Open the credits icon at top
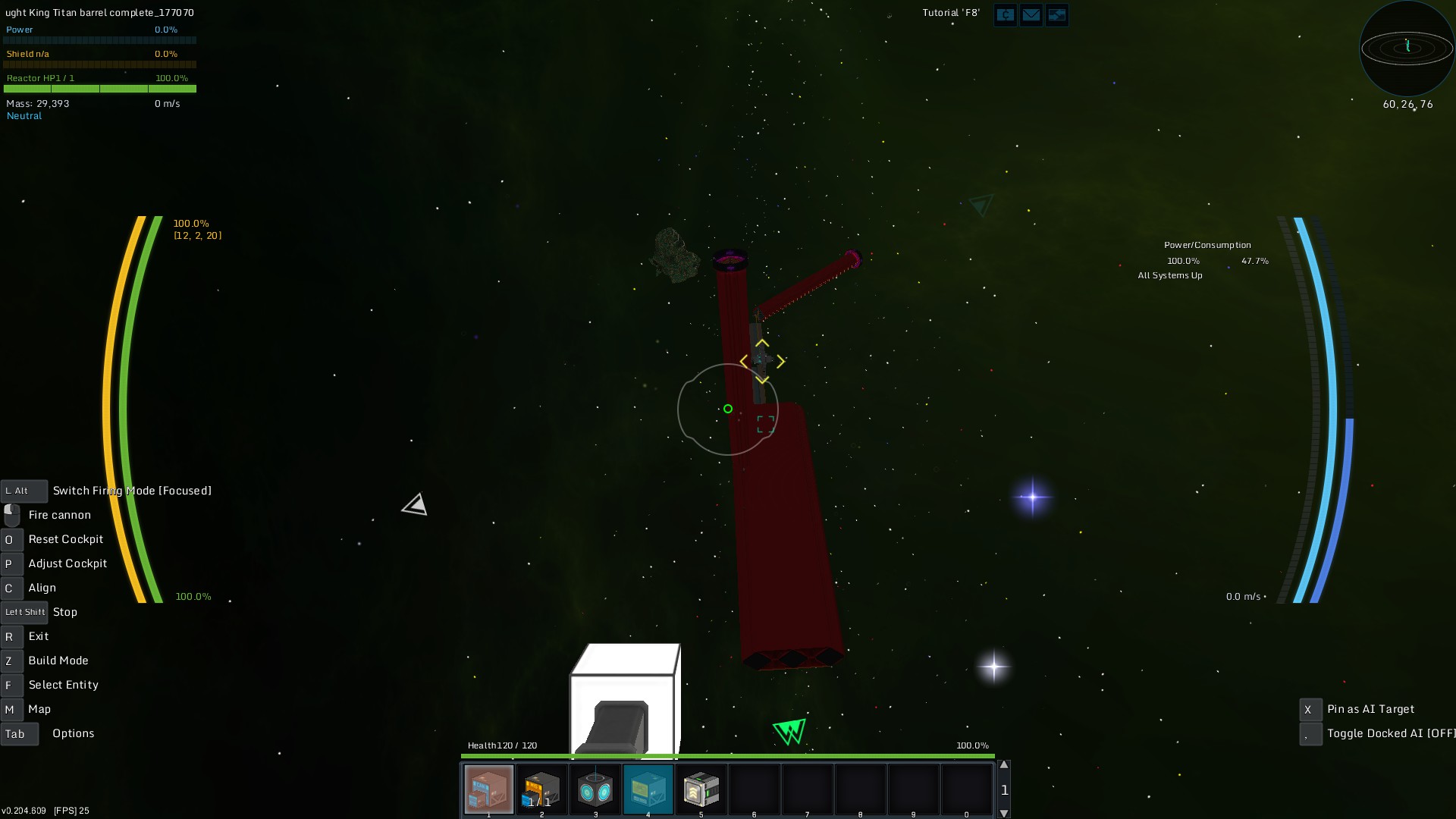 pyautogui.click(x=1005, y=14)
